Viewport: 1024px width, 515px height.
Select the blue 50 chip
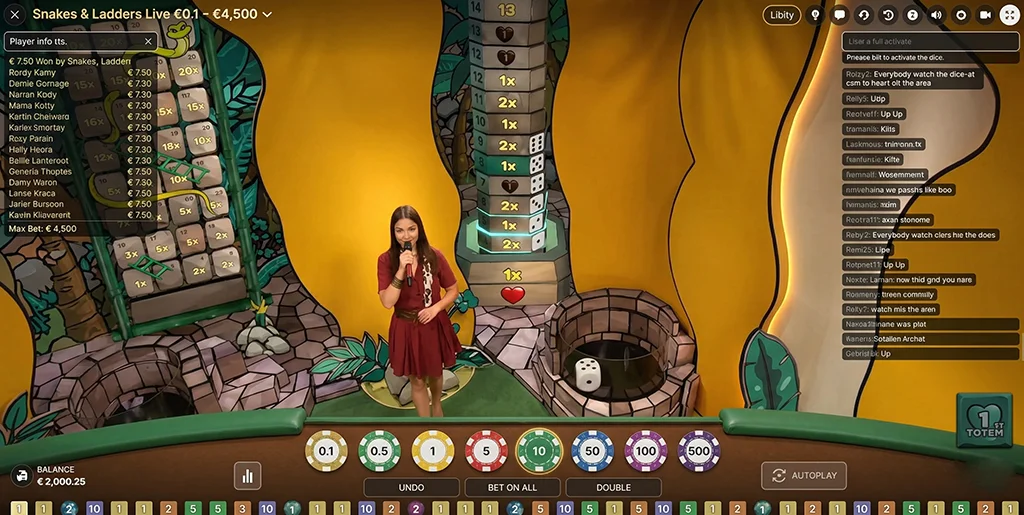click(593, 451)
